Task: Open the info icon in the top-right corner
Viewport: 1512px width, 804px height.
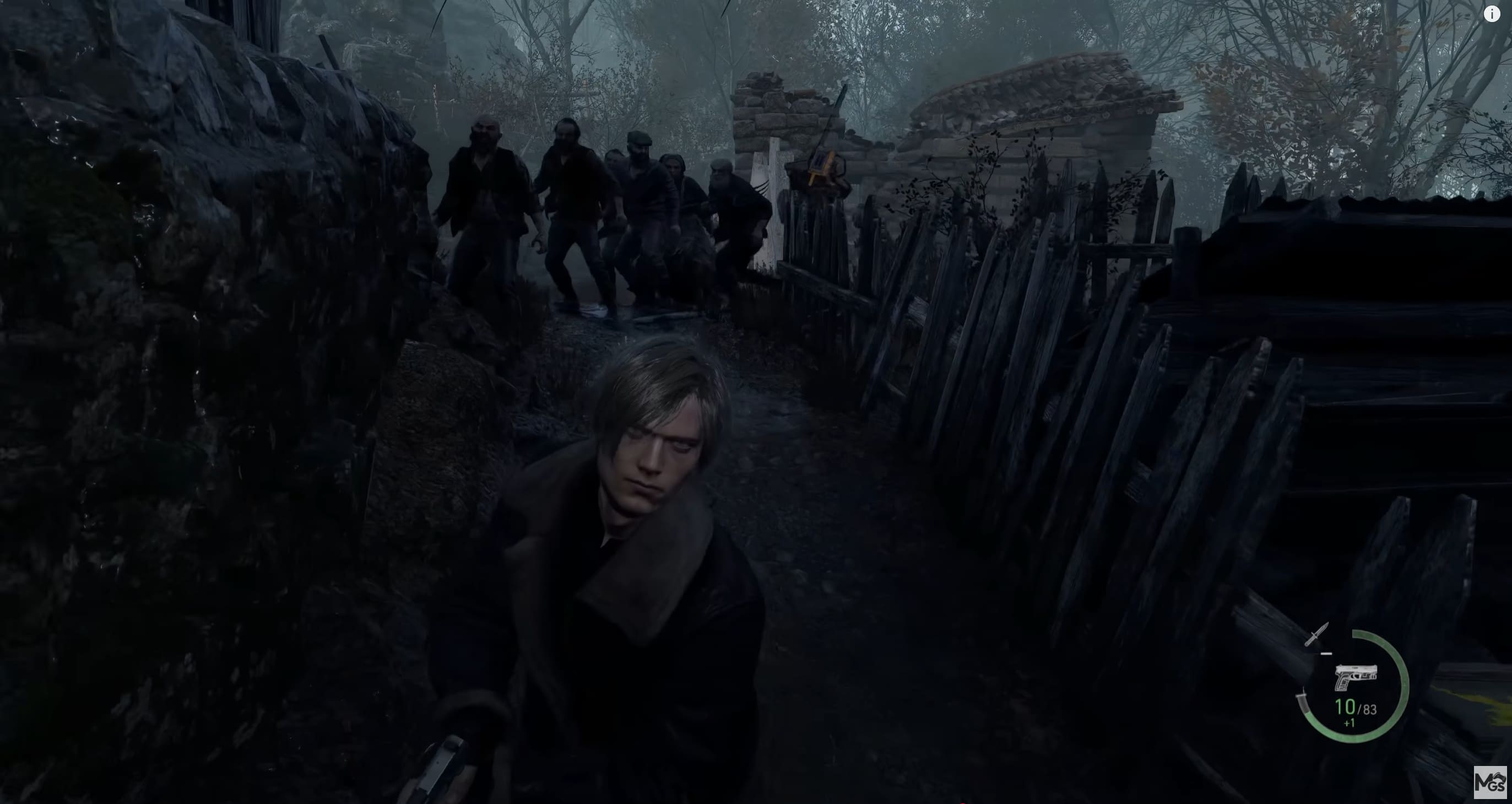Action: click(1492, 14)
